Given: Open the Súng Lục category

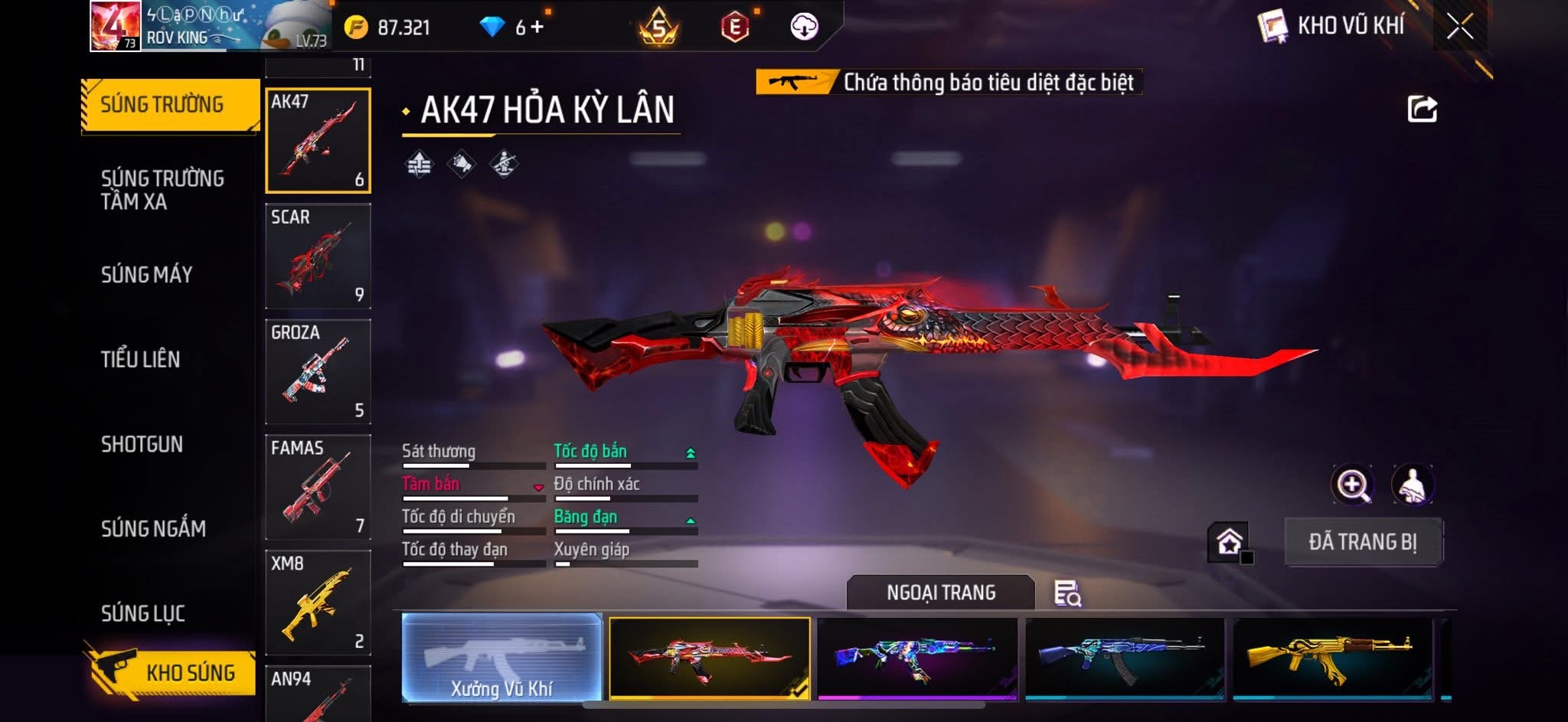Looking at the screenshot, I should click(142, 613).
